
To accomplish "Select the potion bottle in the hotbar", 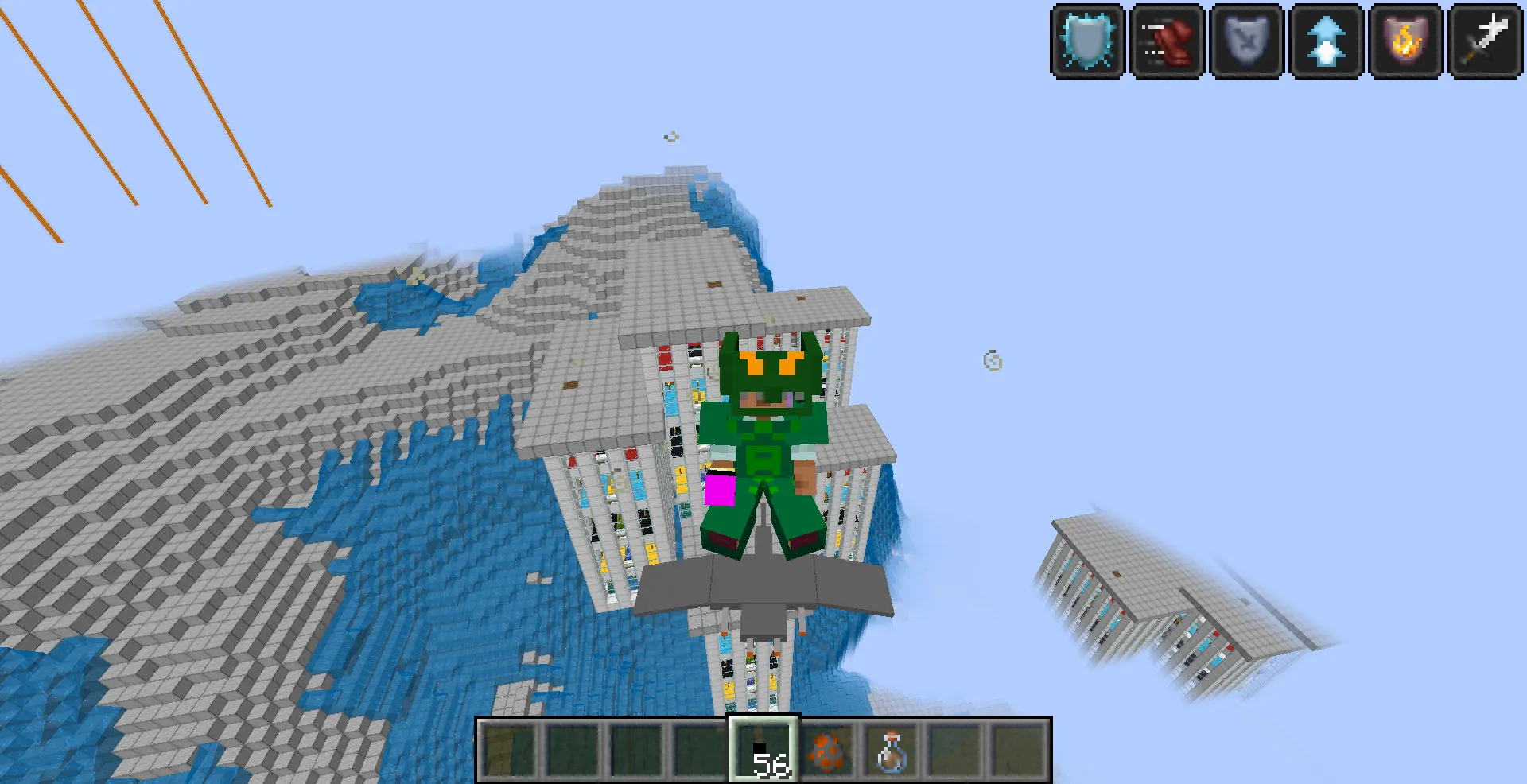I will coord(891,750).
